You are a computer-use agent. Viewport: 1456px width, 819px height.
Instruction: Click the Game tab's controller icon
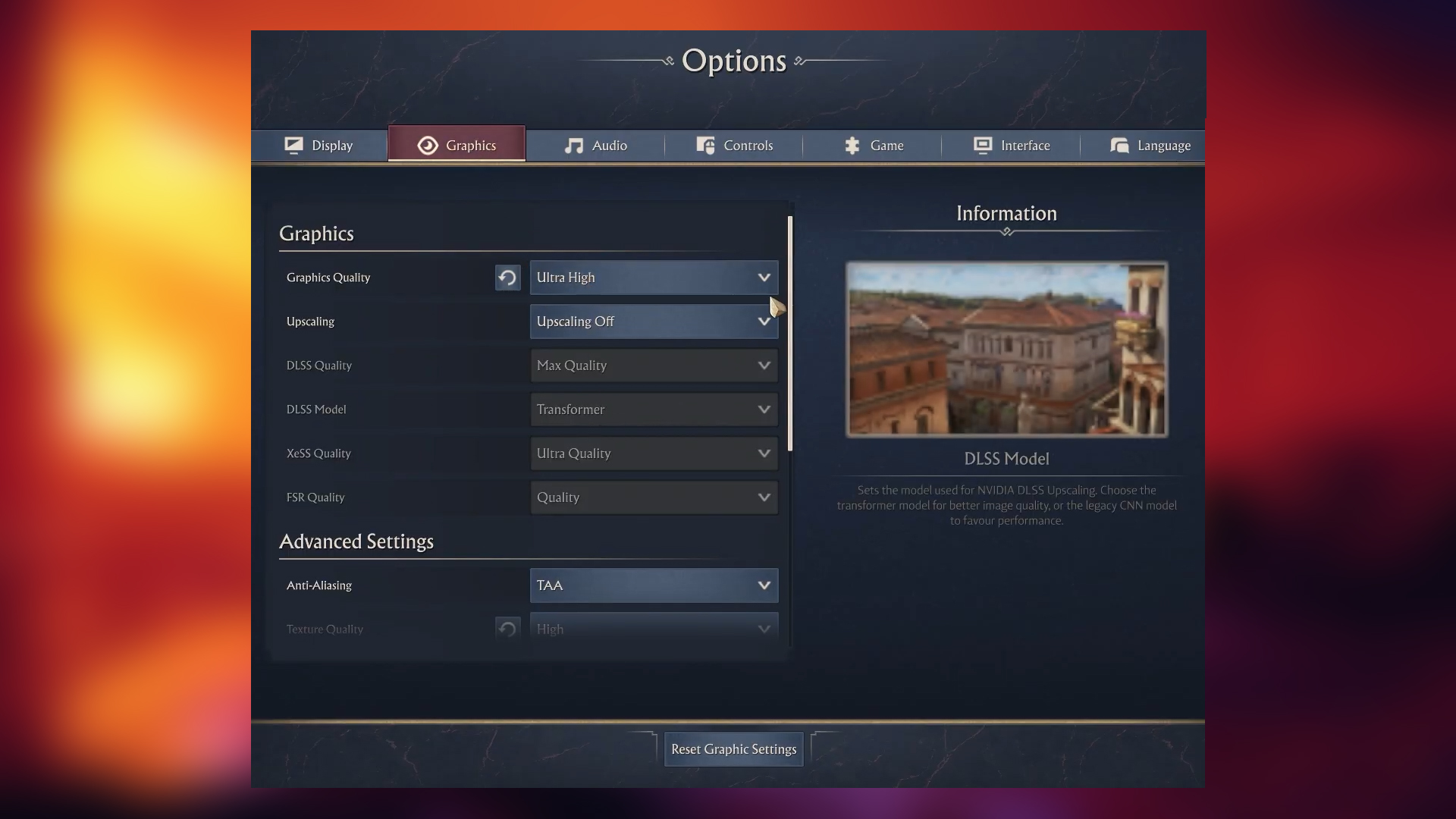851,145
